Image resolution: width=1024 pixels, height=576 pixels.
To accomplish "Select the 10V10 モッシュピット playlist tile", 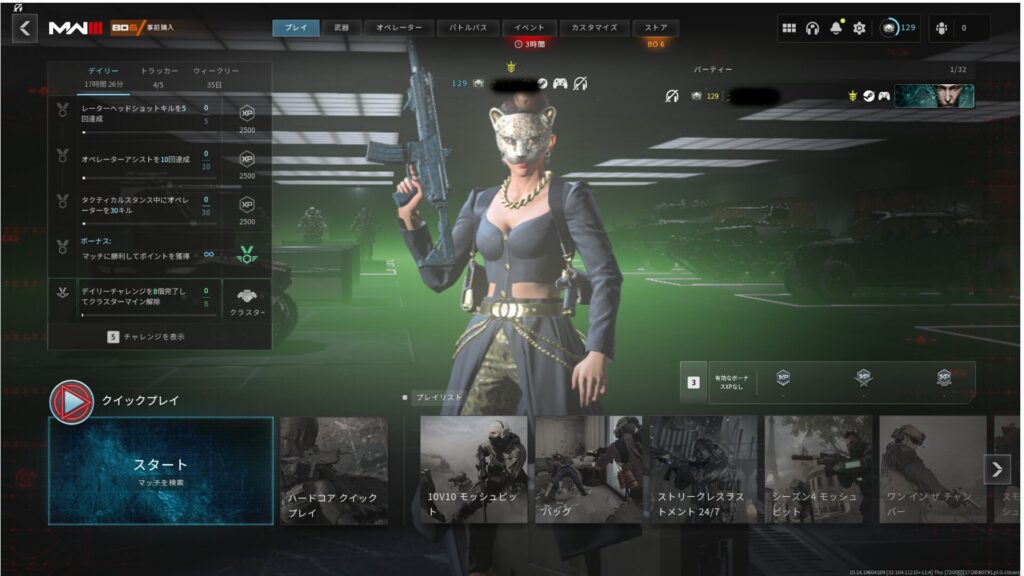I will 473,470.
